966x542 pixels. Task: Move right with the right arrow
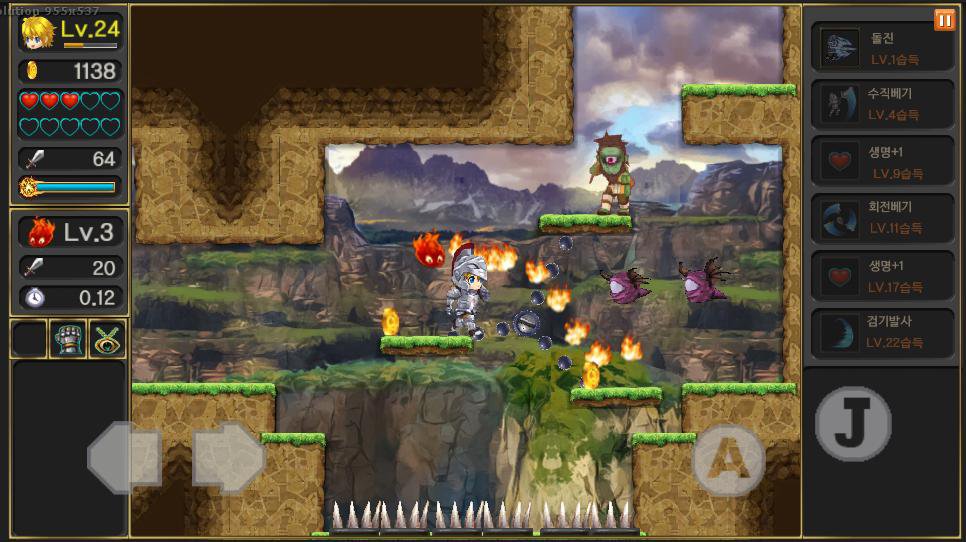click(x=228, y=458)
